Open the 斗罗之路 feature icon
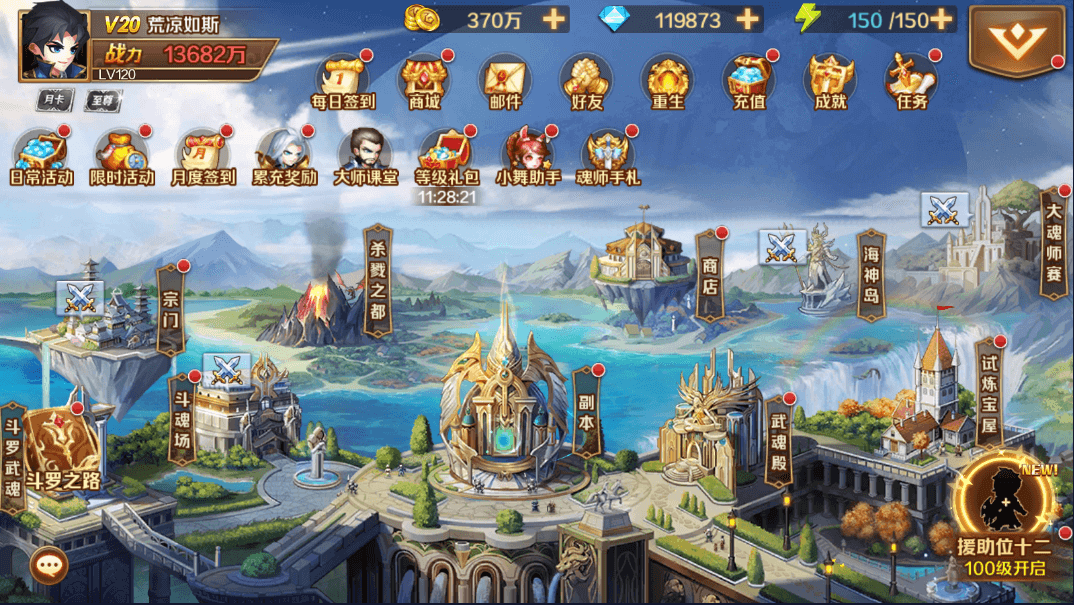 tap(62, 453)
